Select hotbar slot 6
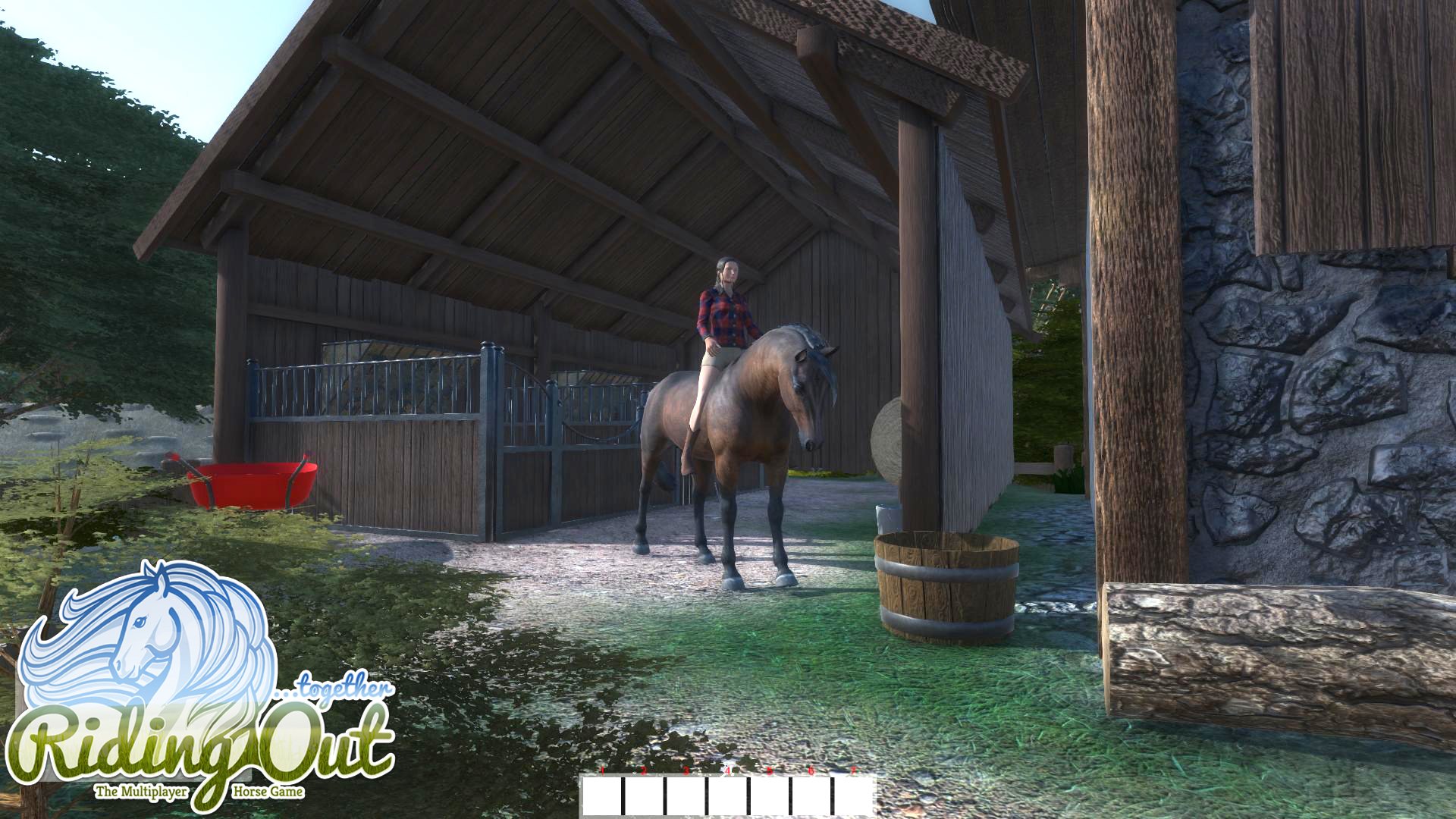This screenshot has width=1456, height=819. [811, 796]
